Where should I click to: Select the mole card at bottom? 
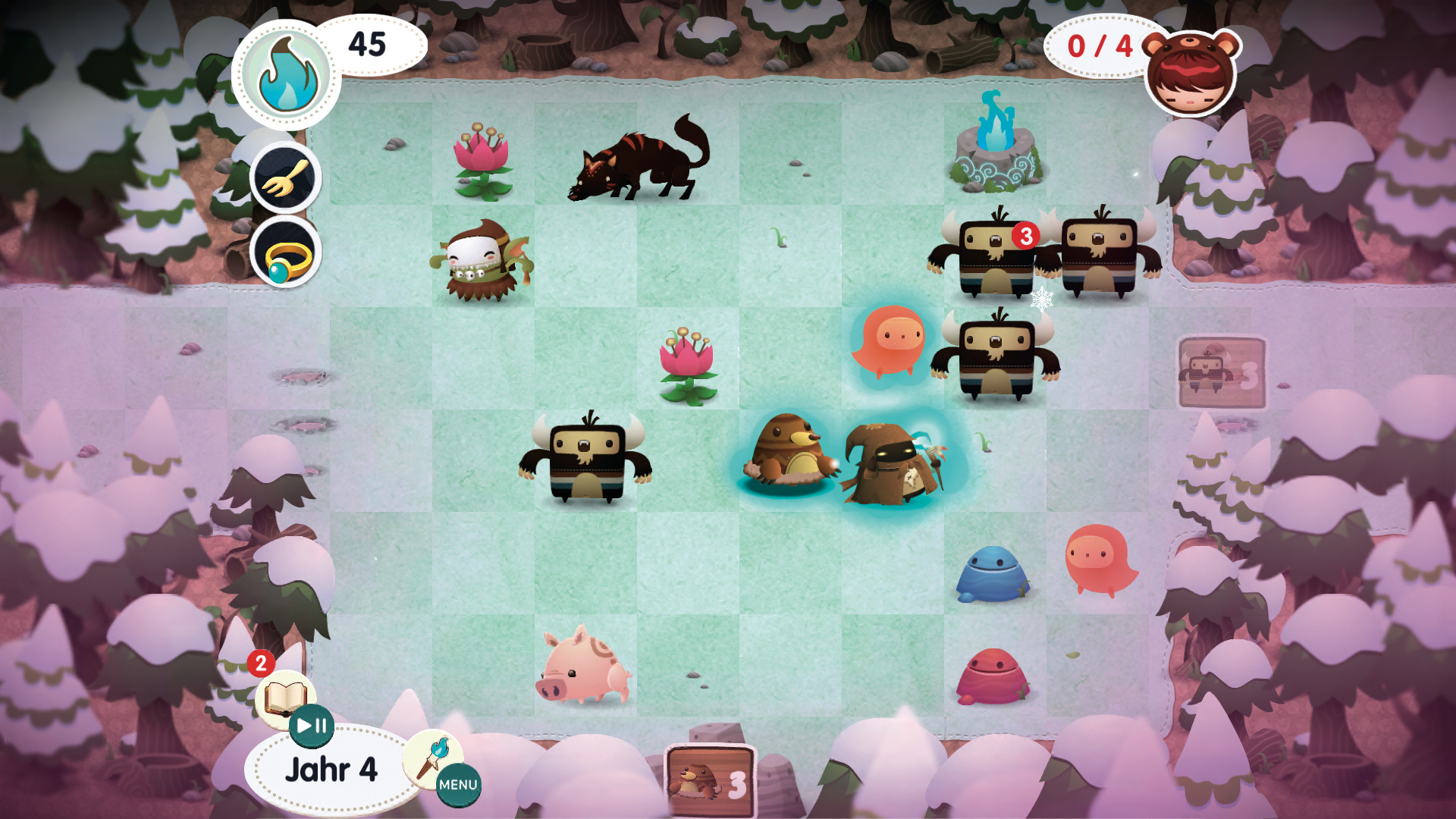pyautogui.click(x=710, y=782)
